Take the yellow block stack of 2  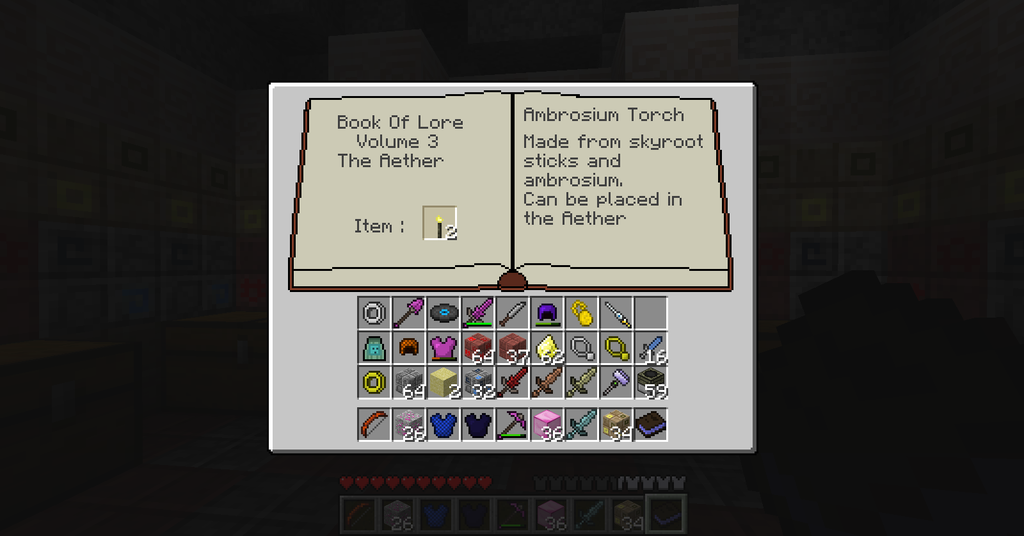coord(443,382)
